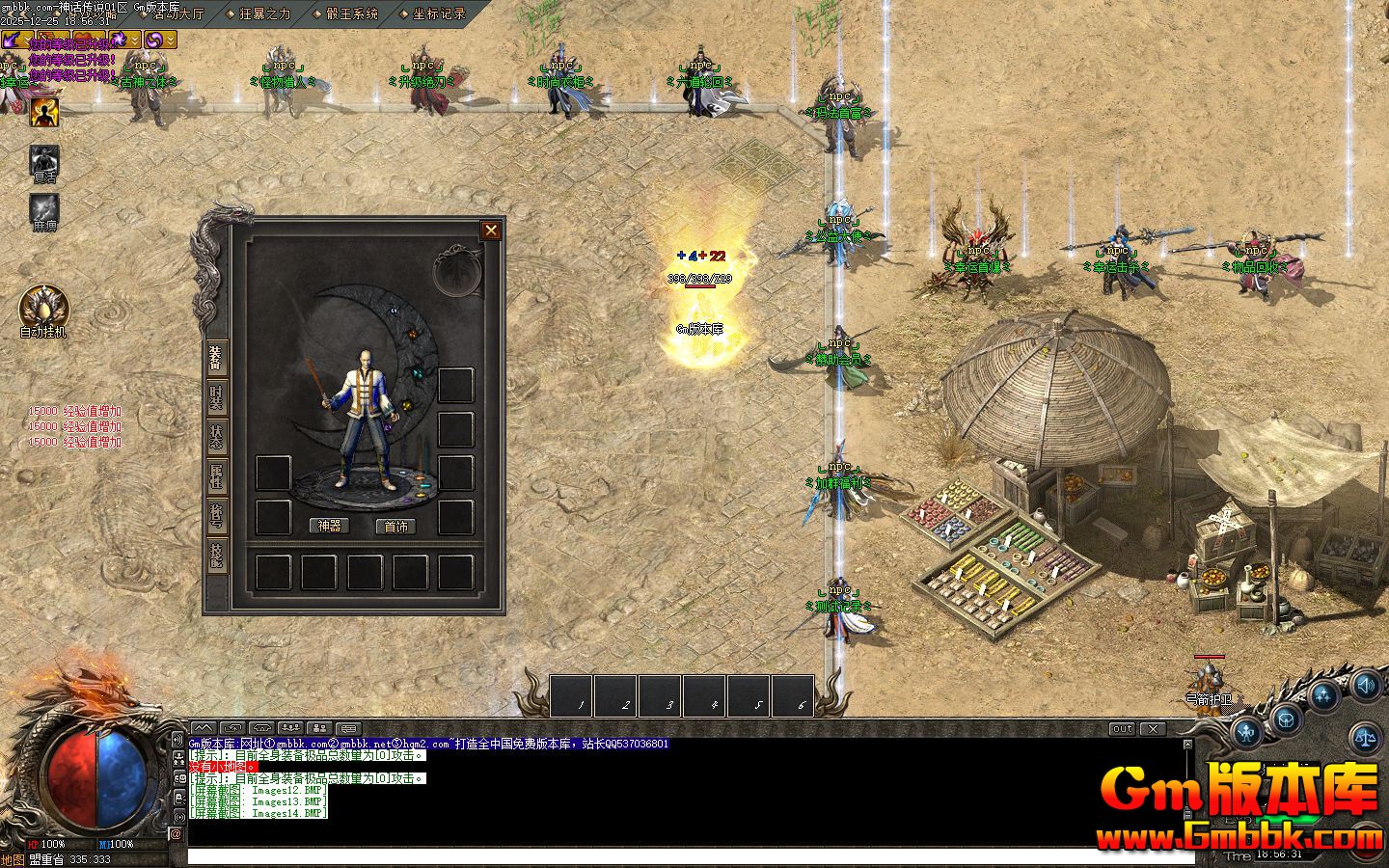
Task: Toggle the sound speaker icon
Action: [x=1365, y=686]
